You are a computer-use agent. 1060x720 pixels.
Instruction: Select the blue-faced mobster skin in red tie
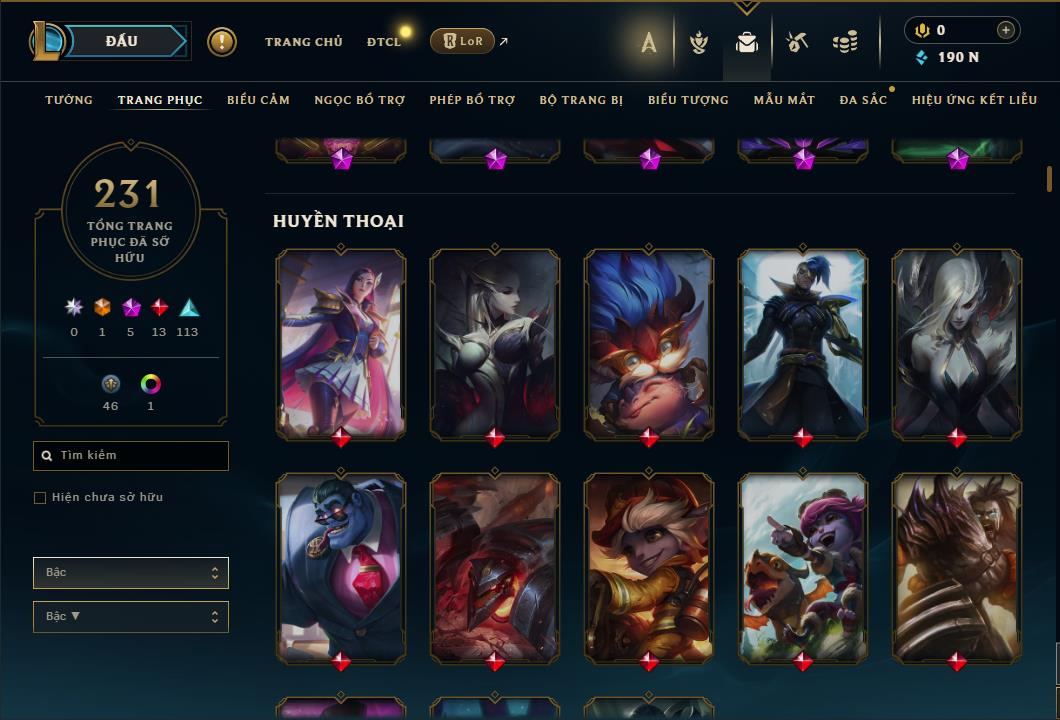tap(341, 568)
